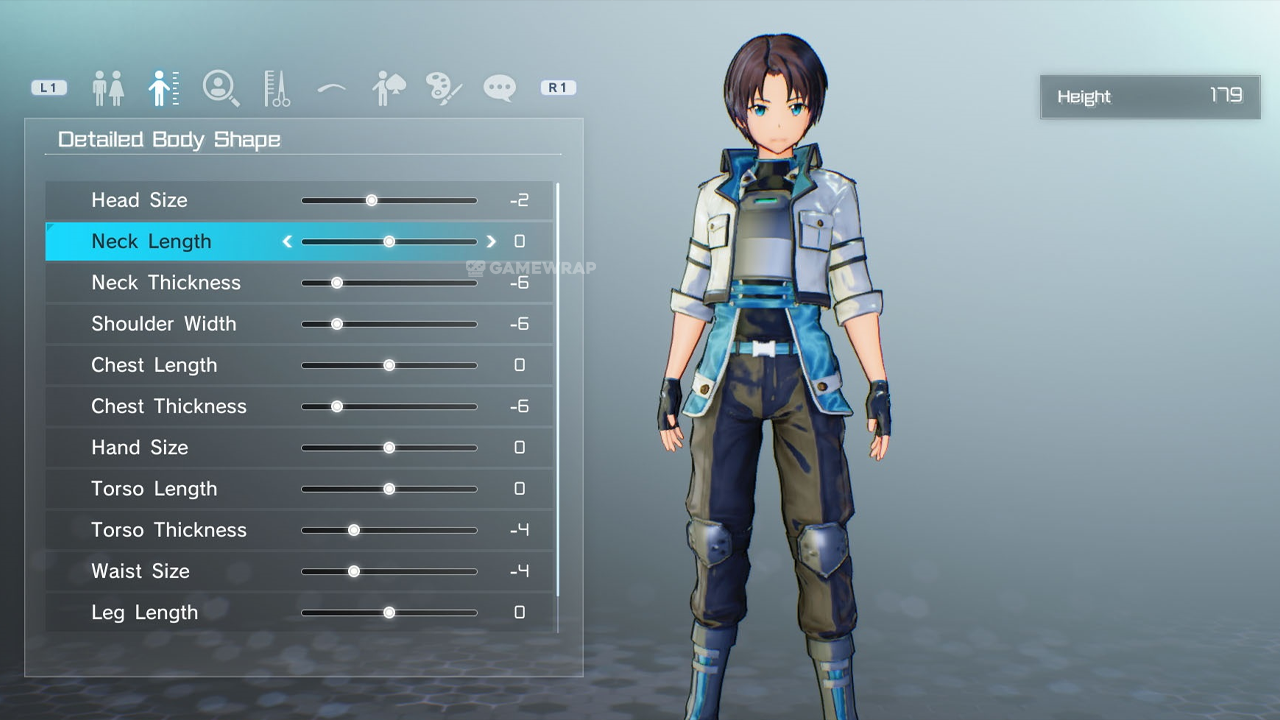Click the body shape list scrollbar
The height and width of the screenshot is (720, 1280).
[x=557, y=390]
